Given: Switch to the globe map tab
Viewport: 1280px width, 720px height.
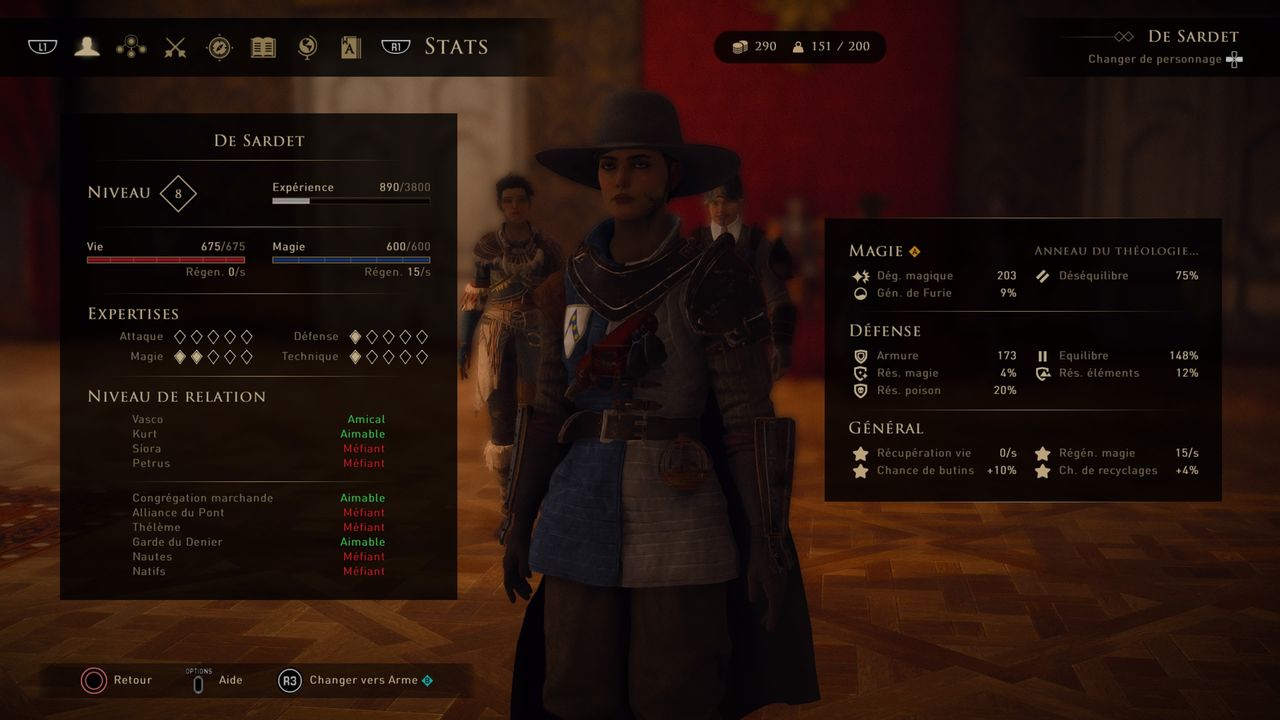Looking at the screenshot, I should point(308,47).
